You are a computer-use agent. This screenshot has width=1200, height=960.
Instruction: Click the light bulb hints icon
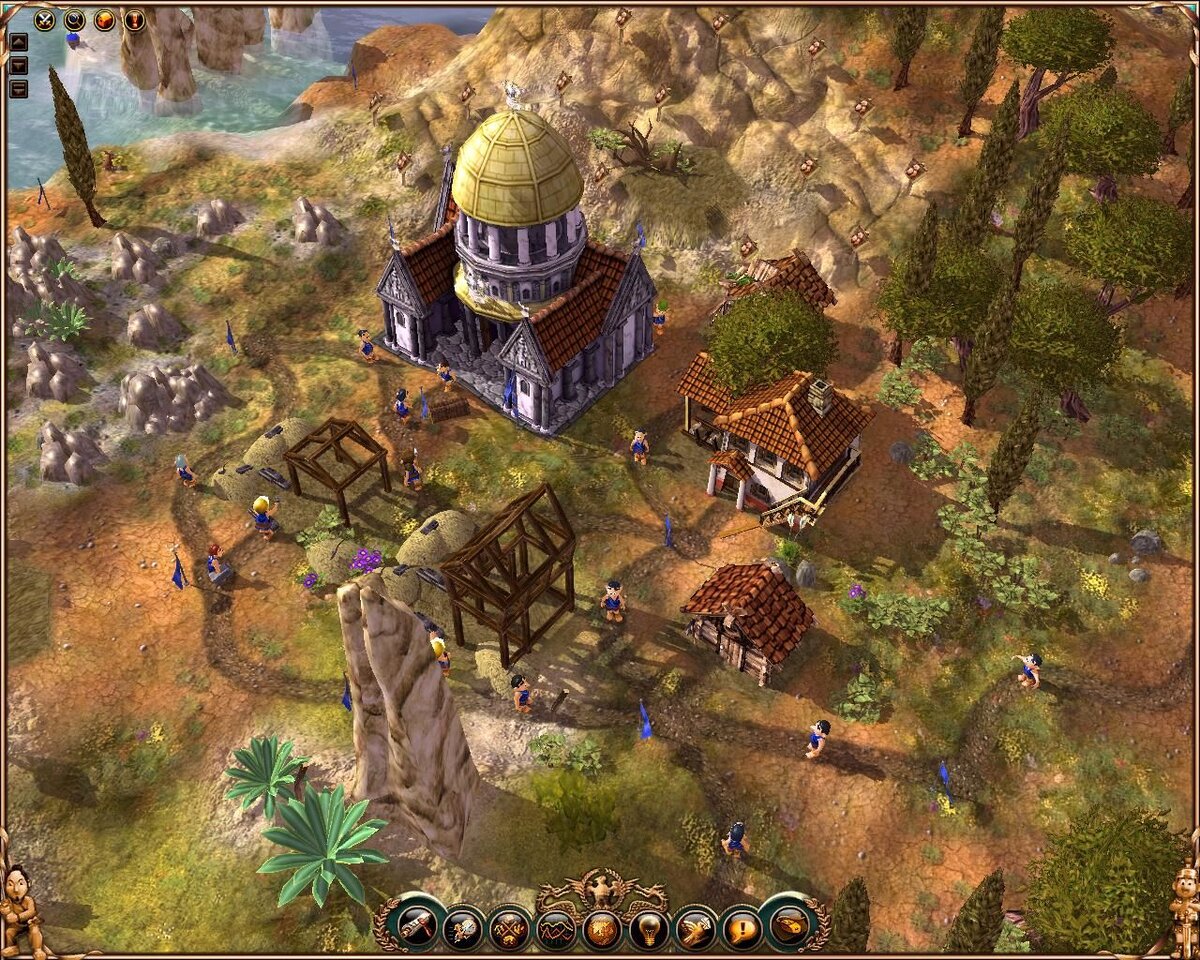point(648,927)
